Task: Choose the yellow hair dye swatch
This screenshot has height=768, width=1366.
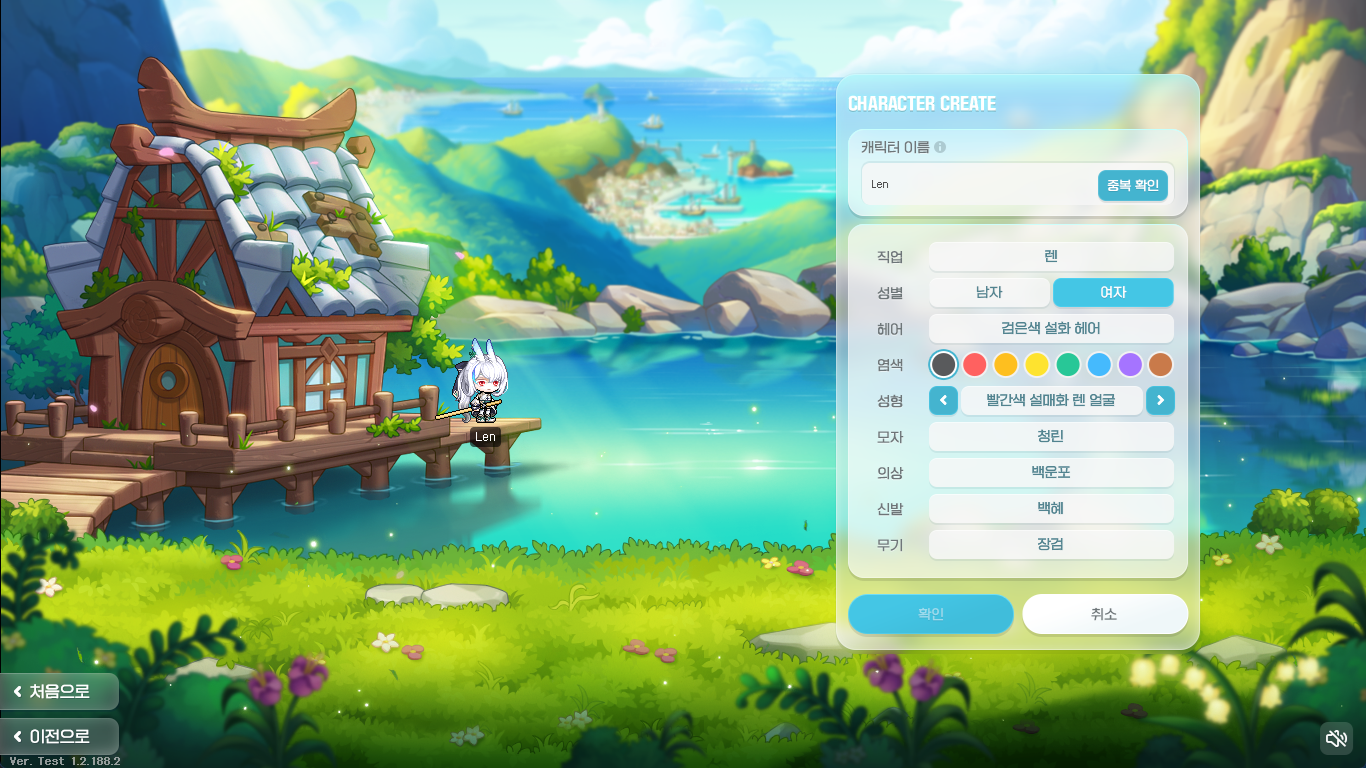Action: (x=1036, y=364)
